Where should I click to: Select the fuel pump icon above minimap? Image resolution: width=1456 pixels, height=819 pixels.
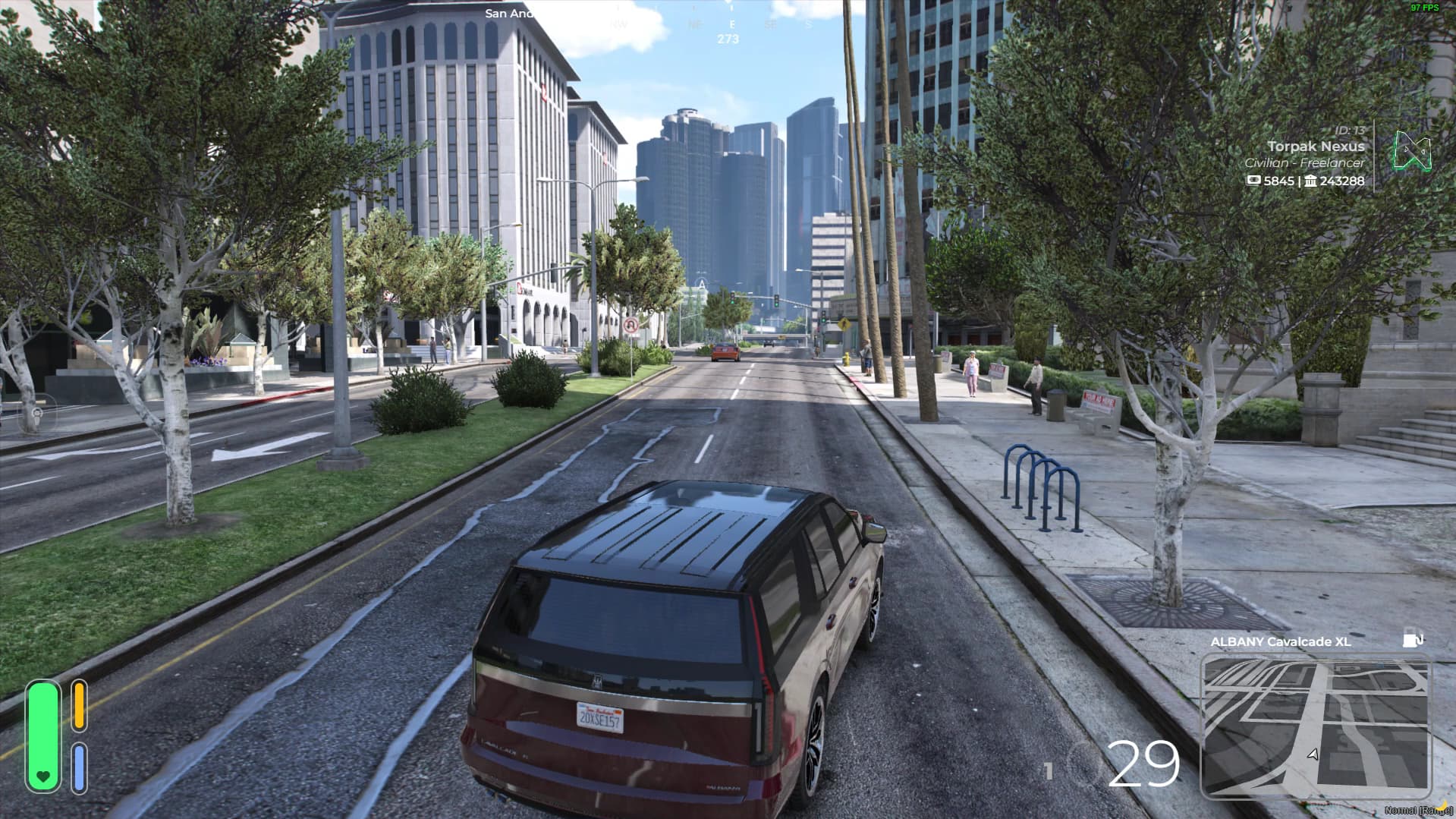coord(1412,639)
